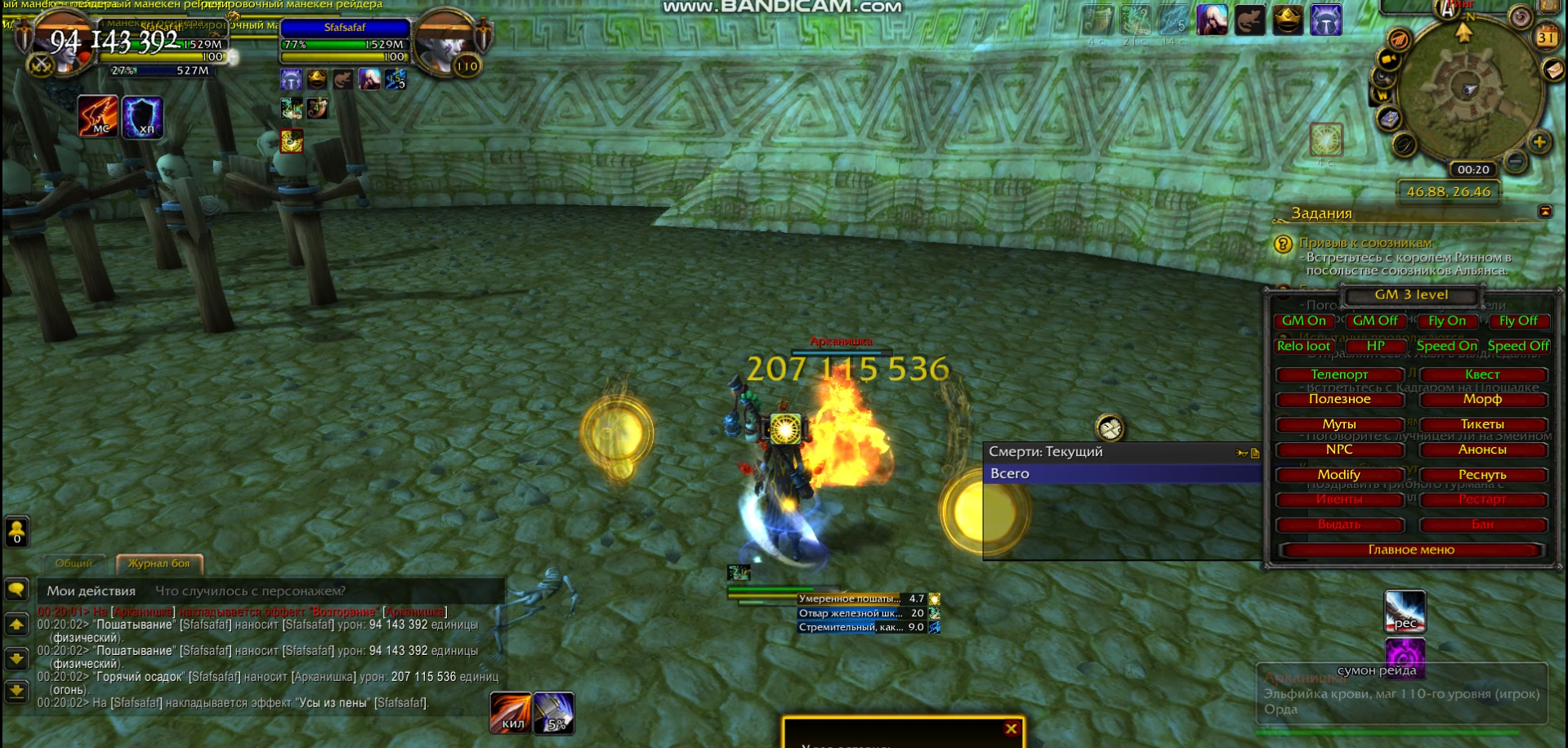
Task: Switch to the Общий chat tab
Action: pos(74,563)
